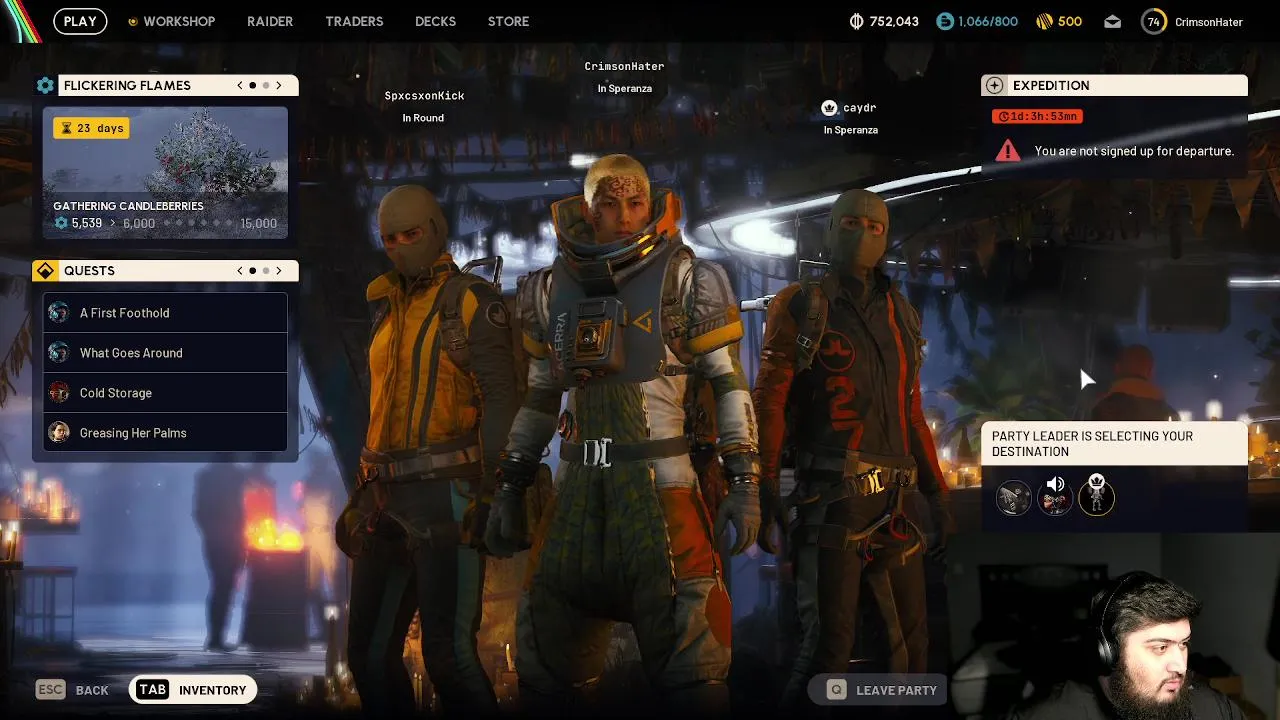Leave the party
This screenshot has height=720, width=1280.
(882, 690)
